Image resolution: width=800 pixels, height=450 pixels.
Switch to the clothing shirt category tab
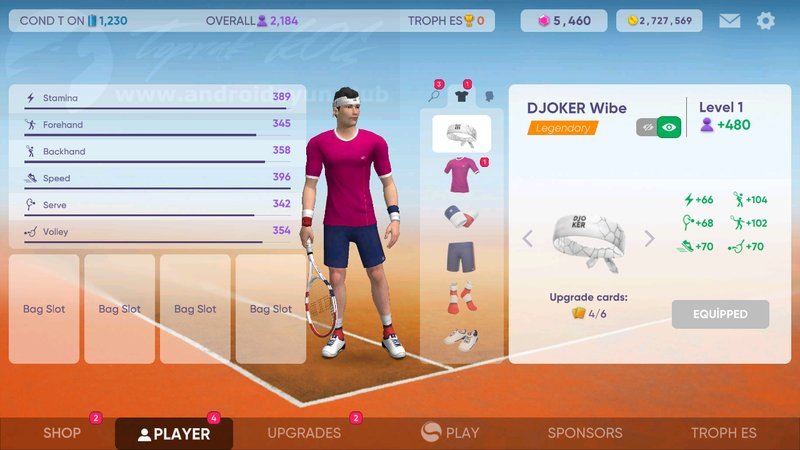point(461,96)
